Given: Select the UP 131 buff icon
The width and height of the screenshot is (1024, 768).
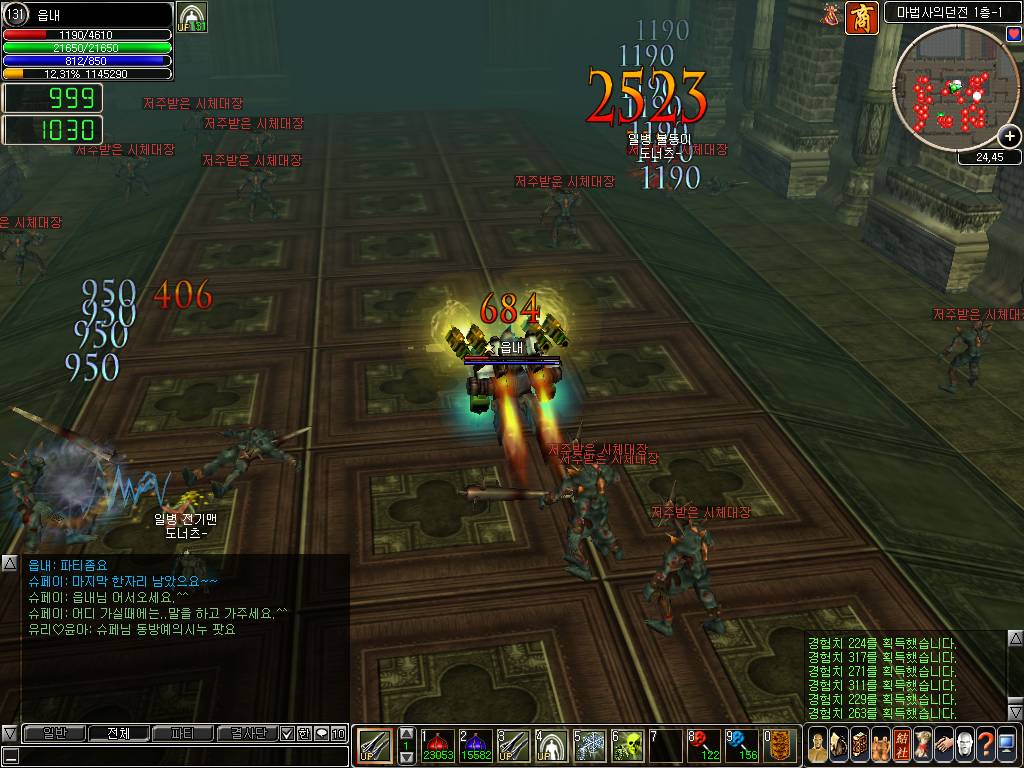Looking at the screenshot, I should [x=191, y=18].
